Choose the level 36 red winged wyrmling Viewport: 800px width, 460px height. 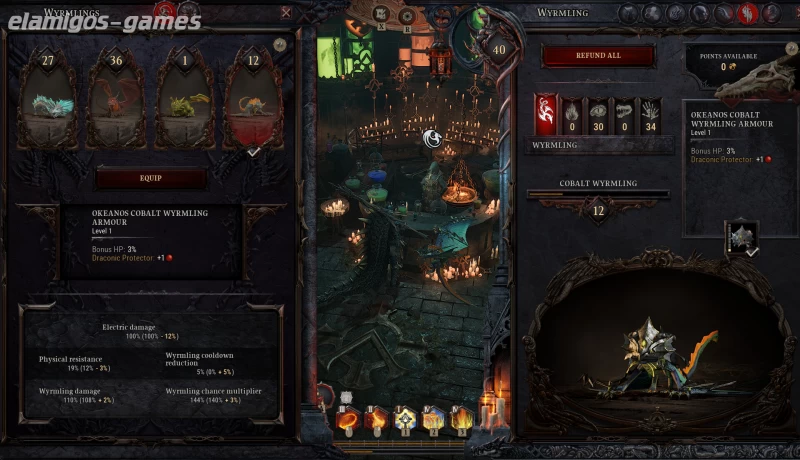pos(115,100)
